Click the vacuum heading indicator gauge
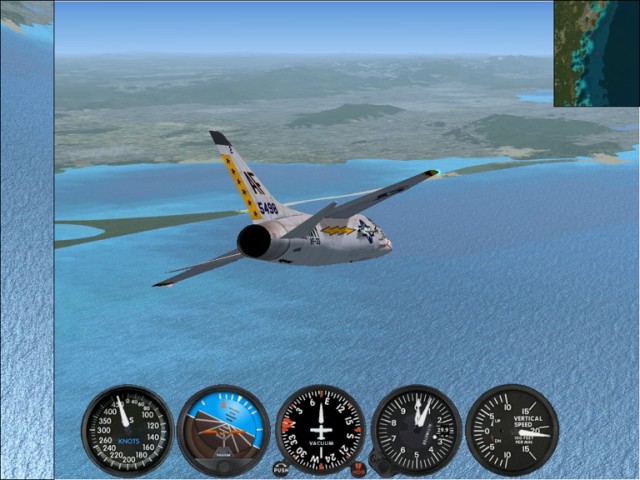This screenshot has width=640, height=480. pyautogui.click(x=320, y=430)
